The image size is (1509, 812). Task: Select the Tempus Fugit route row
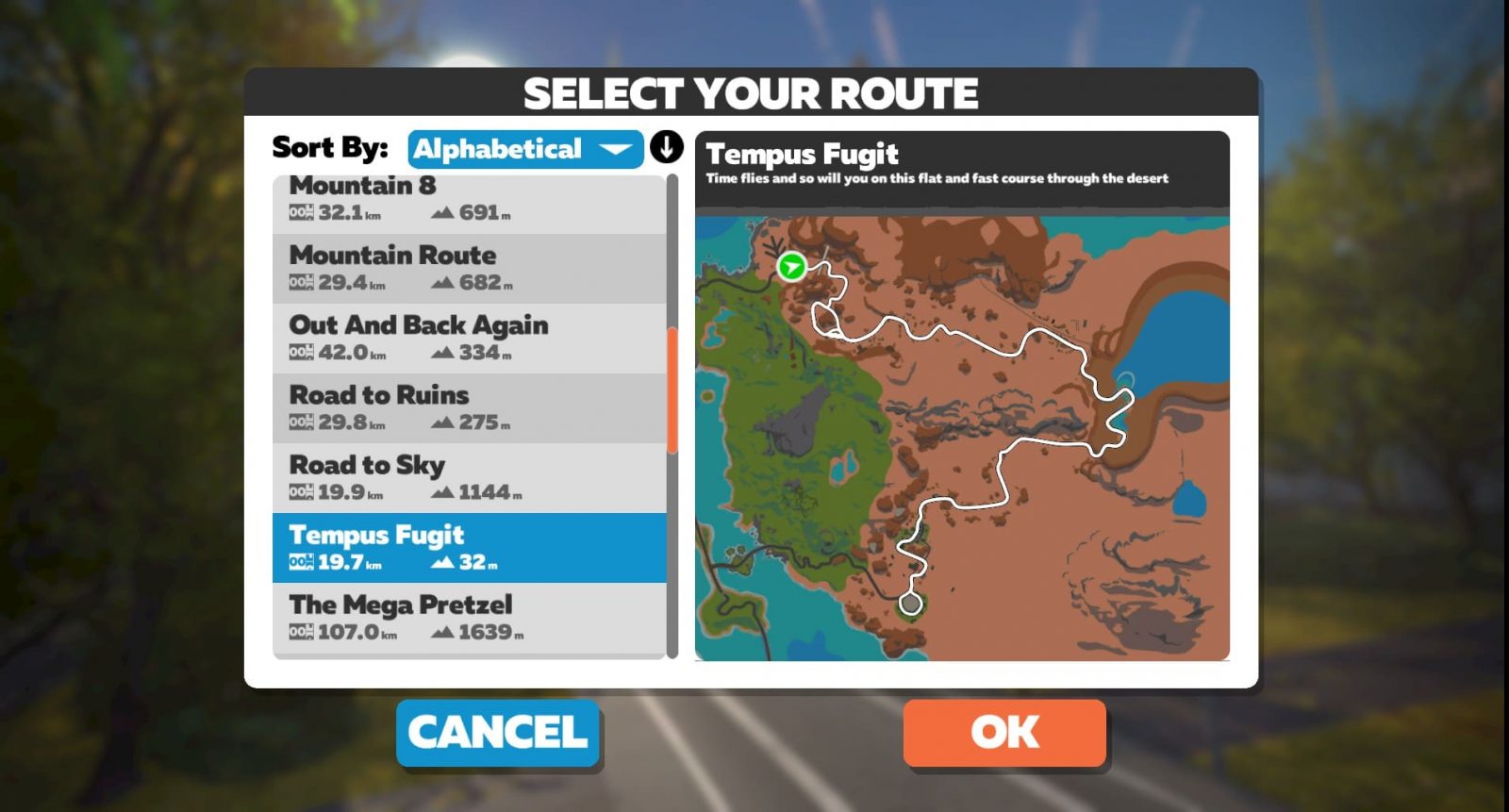point(469,547)
